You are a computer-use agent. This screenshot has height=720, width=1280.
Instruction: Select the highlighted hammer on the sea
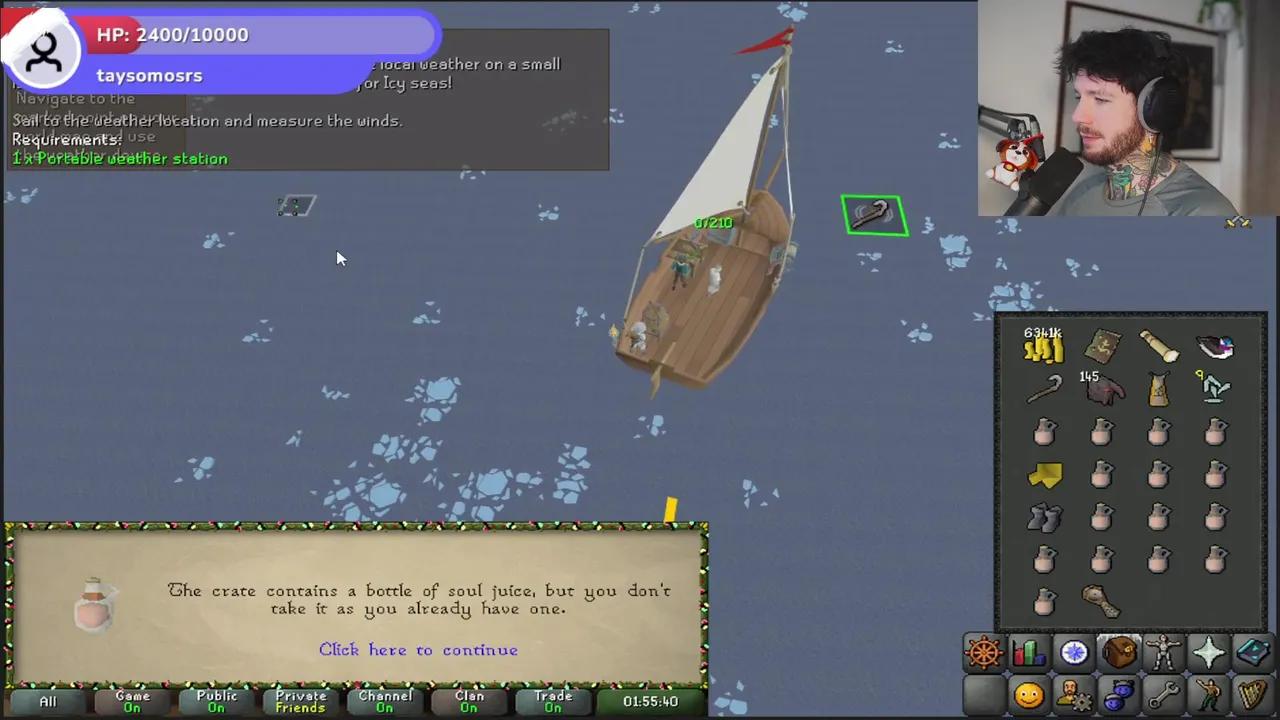pos(874,213)
